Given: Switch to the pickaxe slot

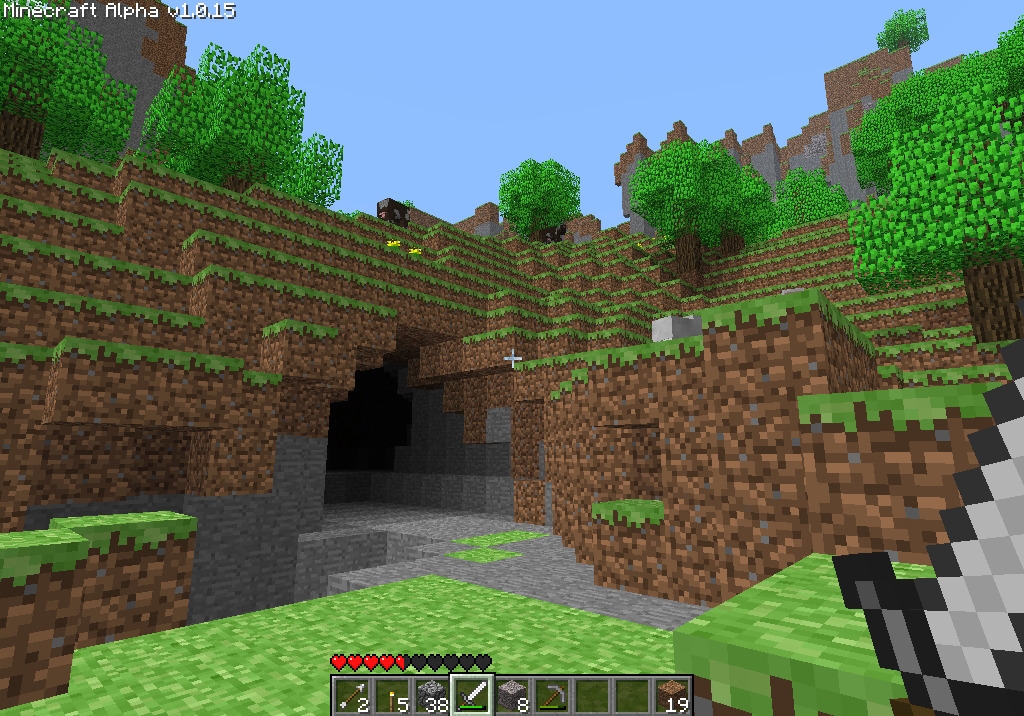Looking at the screenshot, I should (x=552, y=695).
